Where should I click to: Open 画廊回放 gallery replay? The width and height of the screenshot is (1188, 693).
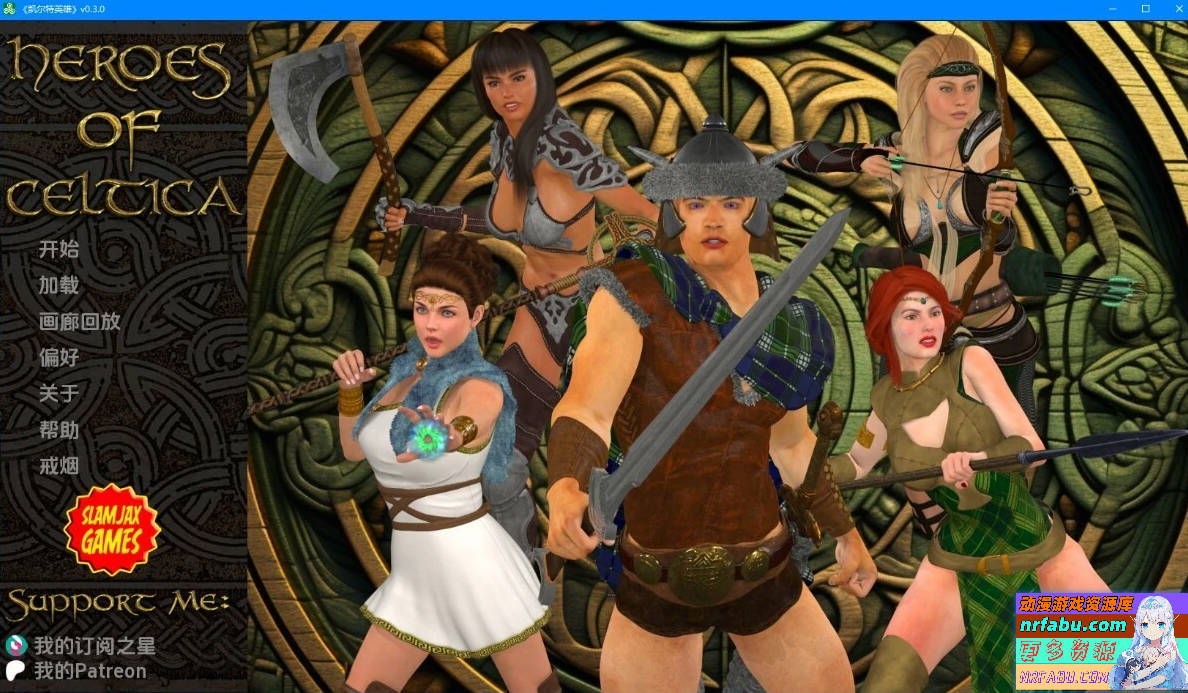coord(79,321)
